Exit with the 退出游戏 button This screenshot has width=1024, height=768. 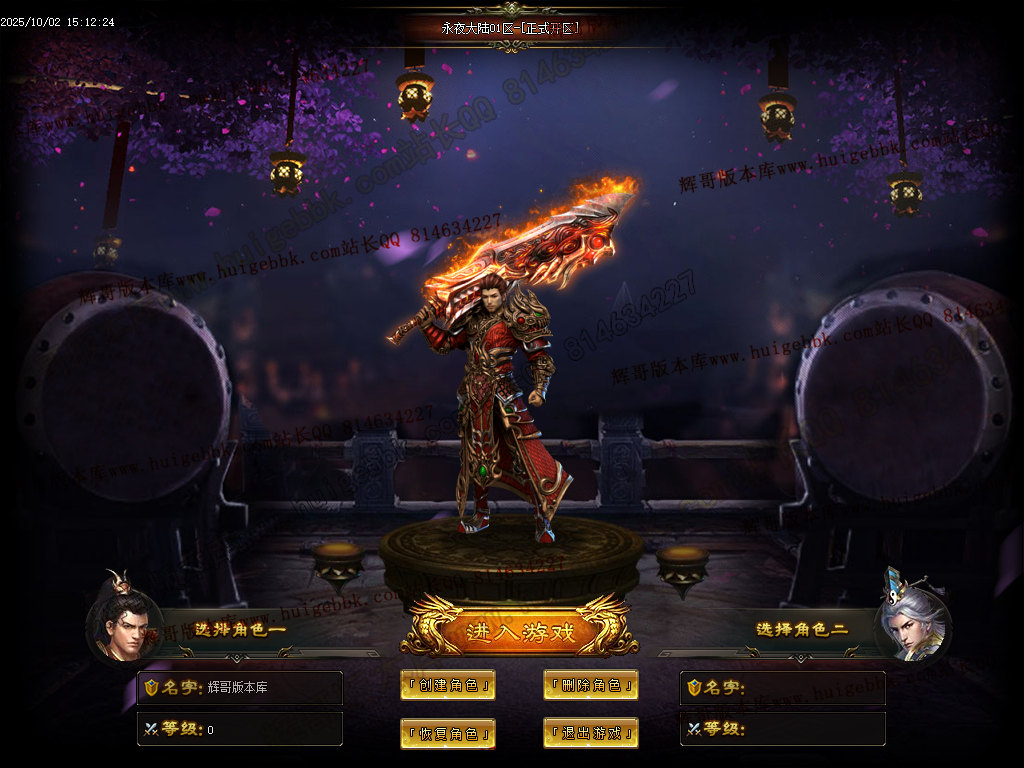(591, 733)
